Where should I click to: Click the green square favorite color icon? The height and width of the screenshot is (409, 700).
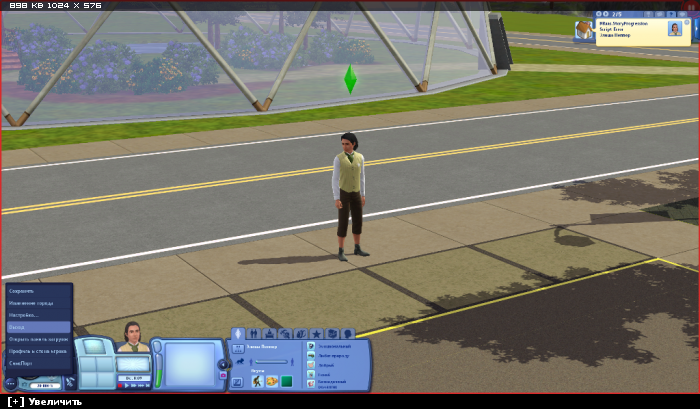[286, 381]
